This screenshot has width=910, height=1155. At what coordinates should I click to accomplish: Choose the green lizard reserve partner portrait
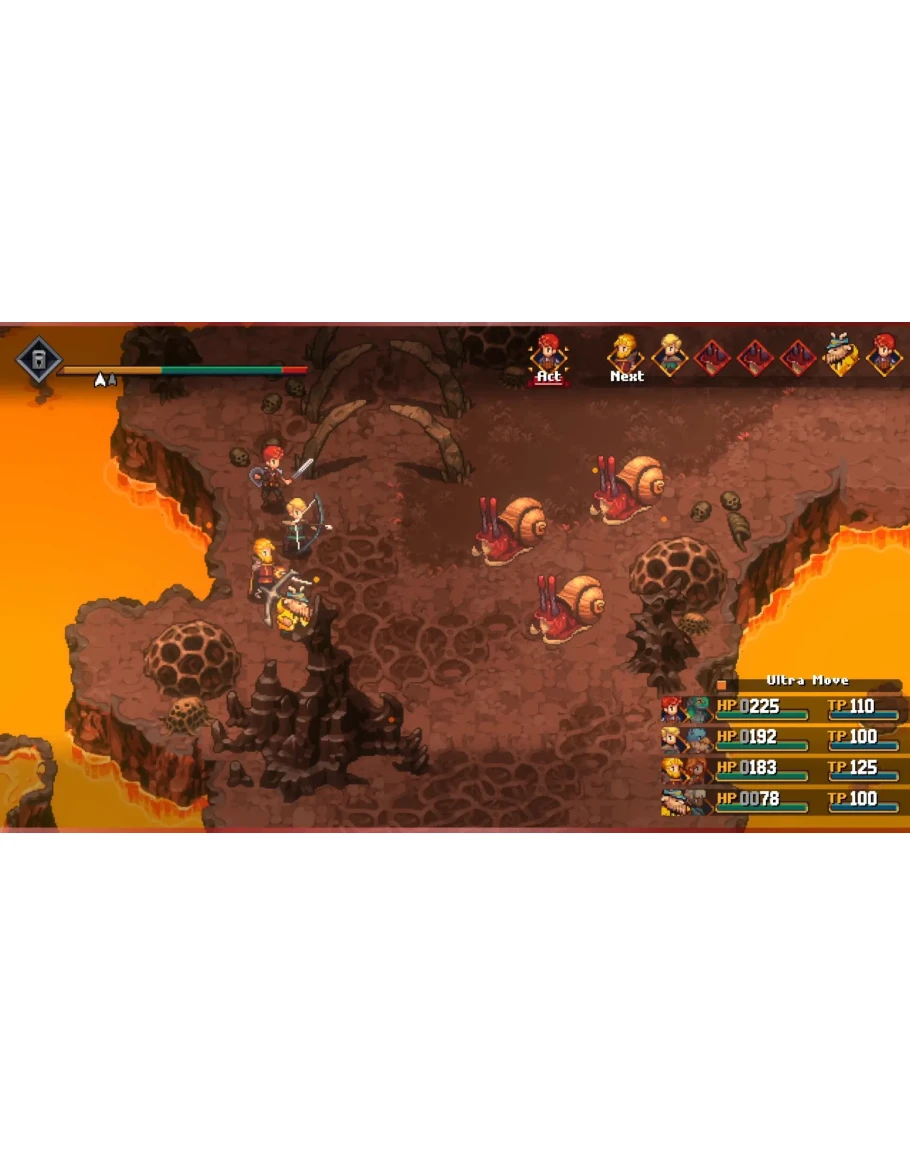click(x=698, y=709)
